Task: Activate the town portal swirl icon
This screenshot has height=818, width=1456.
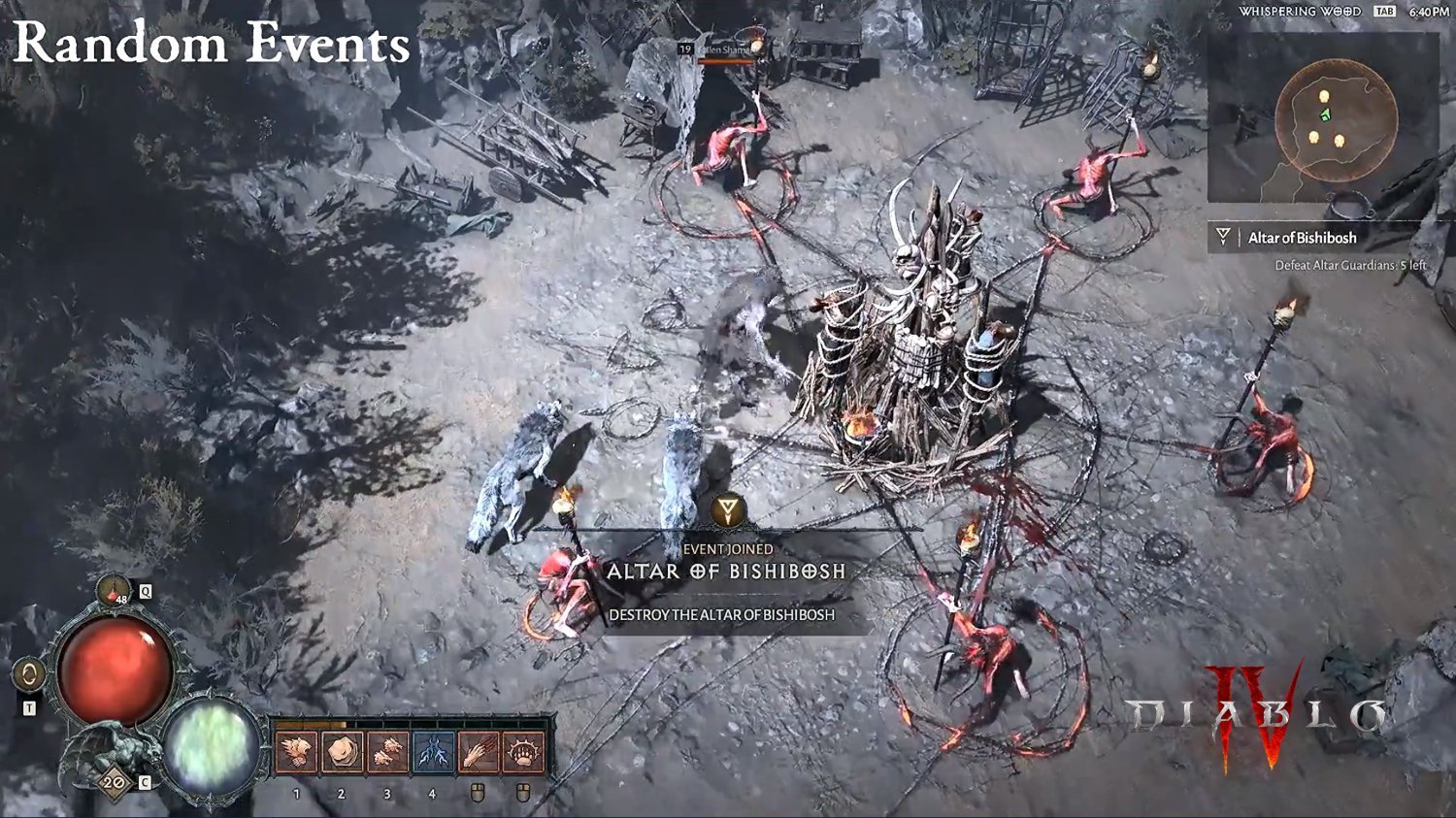Action: tap(28, 675)
